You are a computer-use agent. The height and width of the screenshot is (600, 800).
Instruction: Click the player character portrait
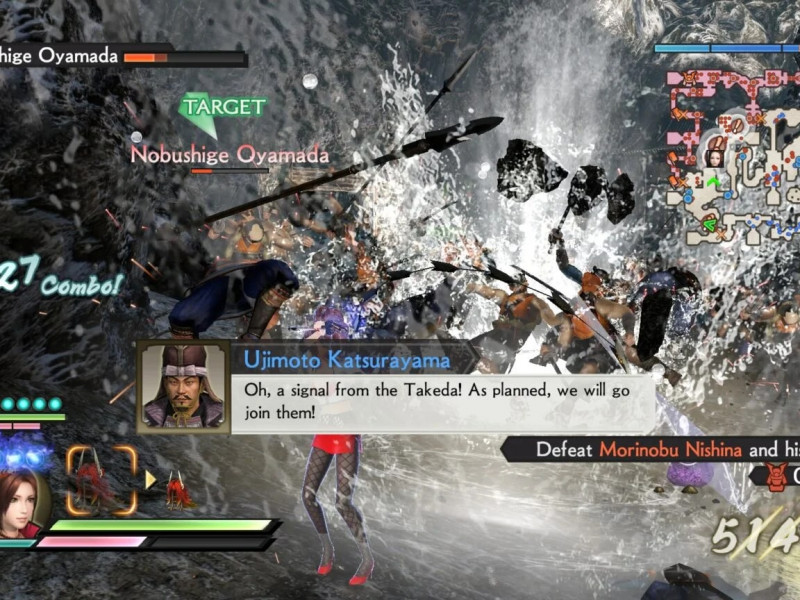[x=22, y=502]
